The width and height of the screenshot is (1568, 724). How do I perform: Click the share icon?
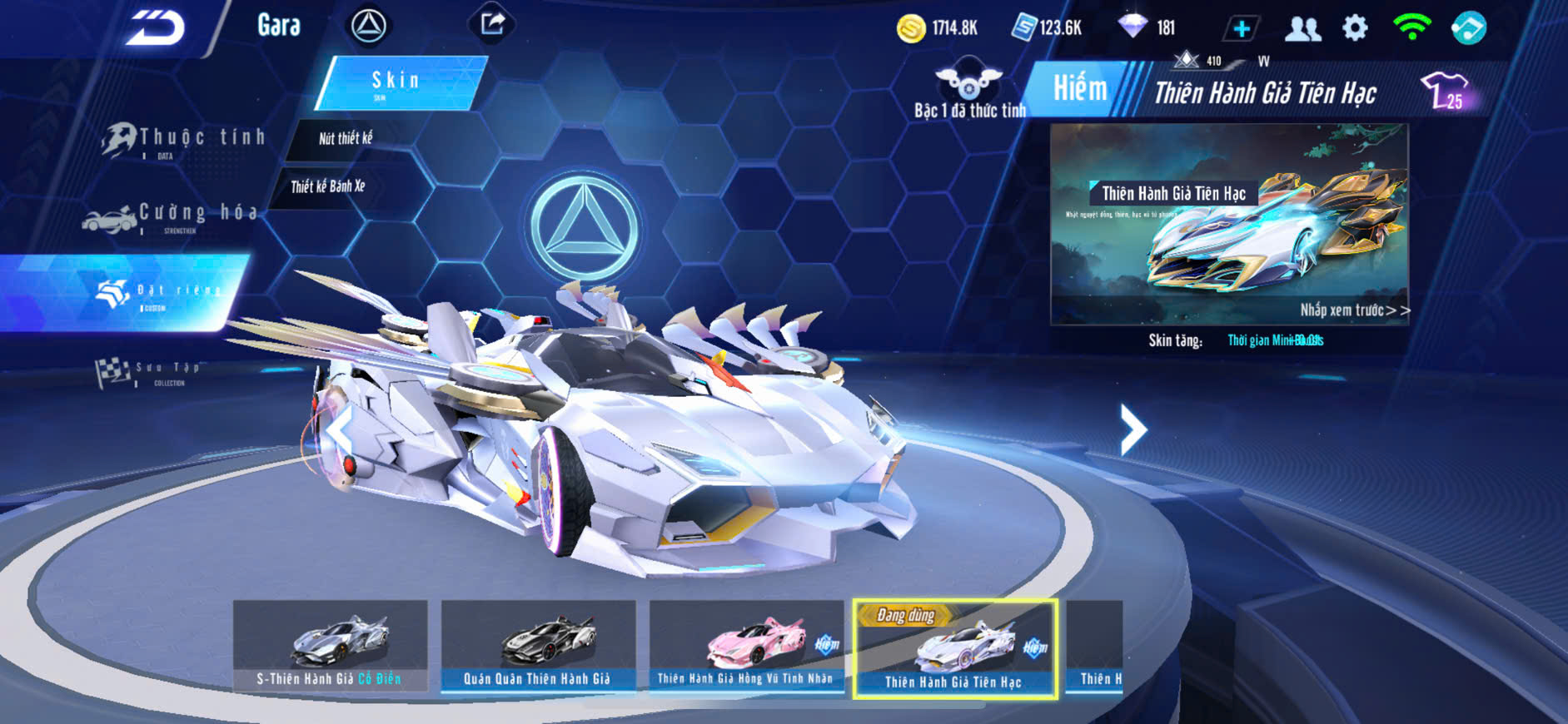(x=492, y=24)
